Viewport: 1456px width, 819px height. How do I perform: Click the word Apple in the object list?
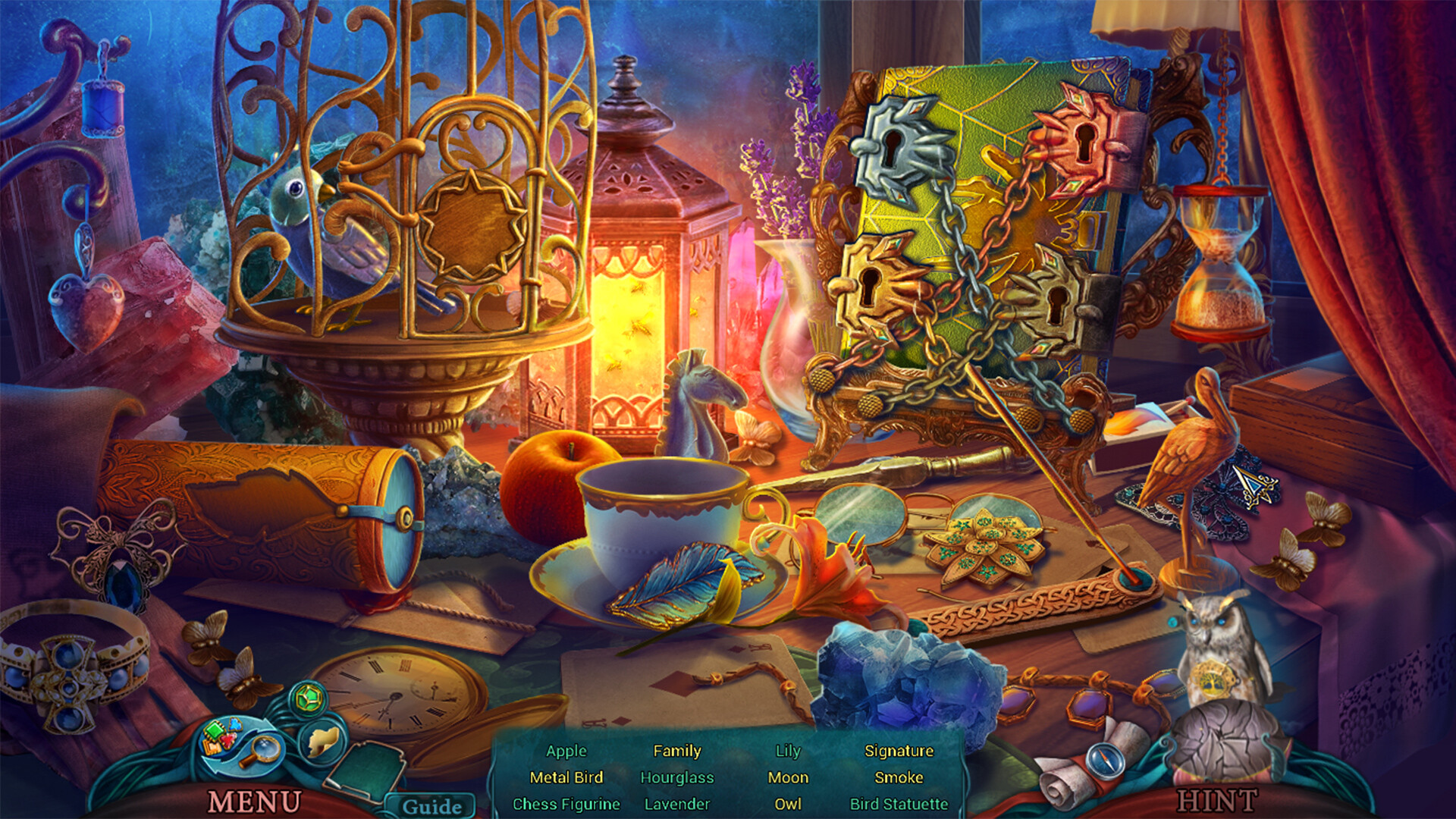(x=566, y=752)
